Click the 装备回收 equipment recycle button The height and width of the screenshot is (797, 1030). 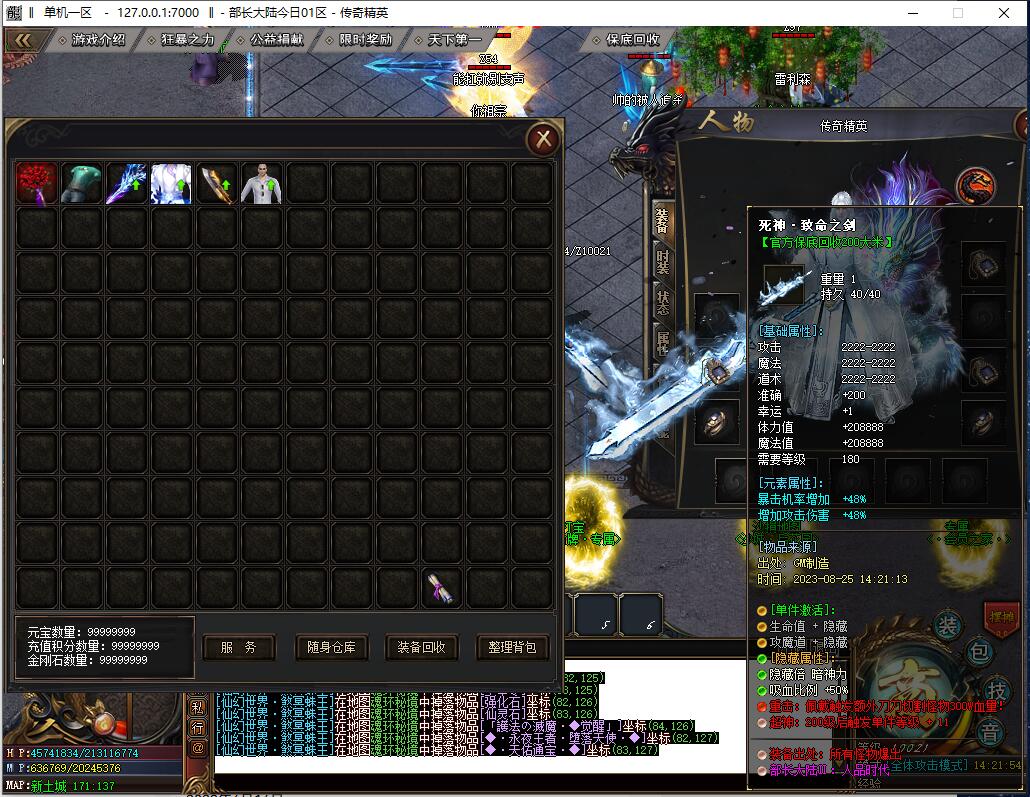[422, 647]
